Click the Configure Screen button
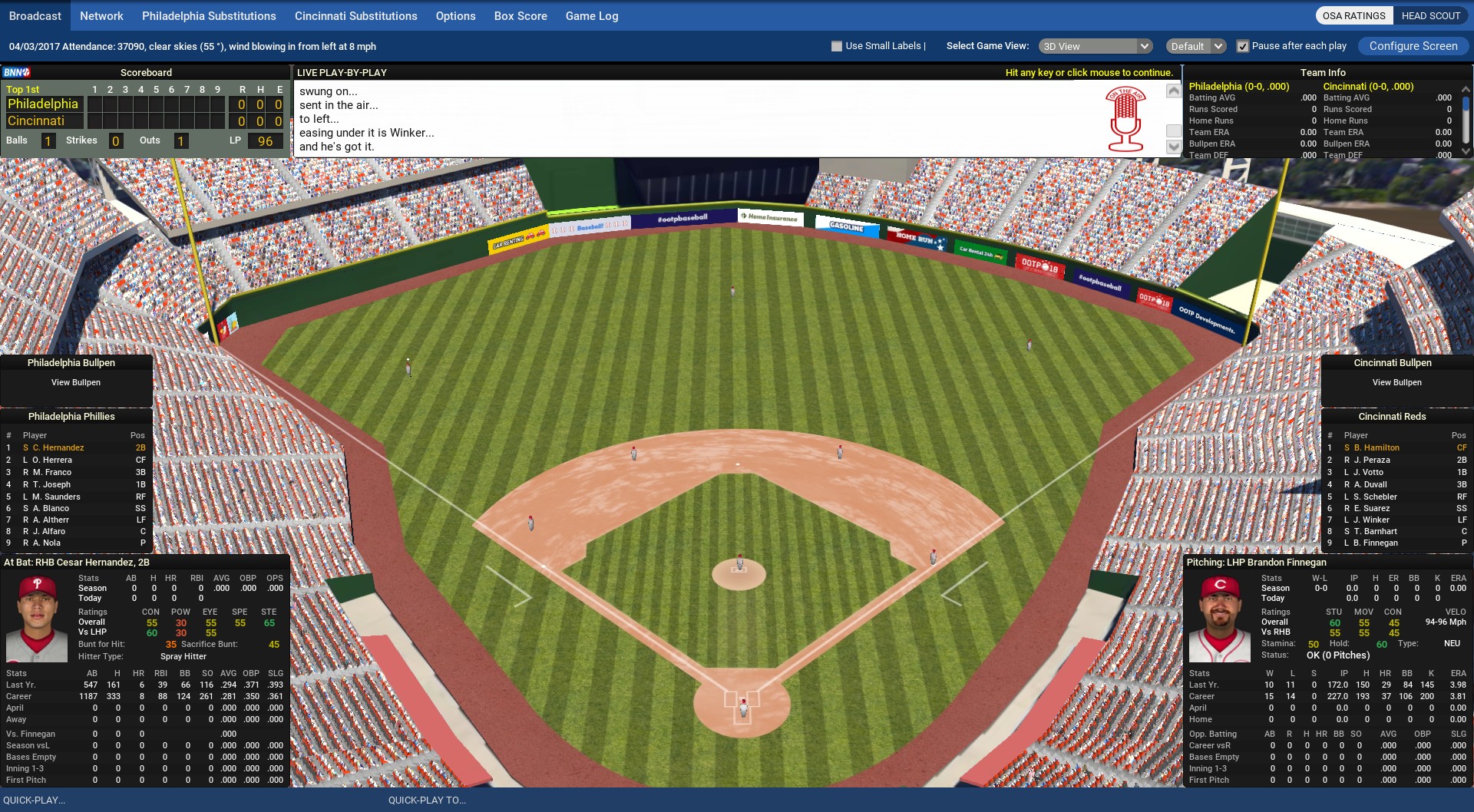The image size is (1474, 812). point(1413,46)
